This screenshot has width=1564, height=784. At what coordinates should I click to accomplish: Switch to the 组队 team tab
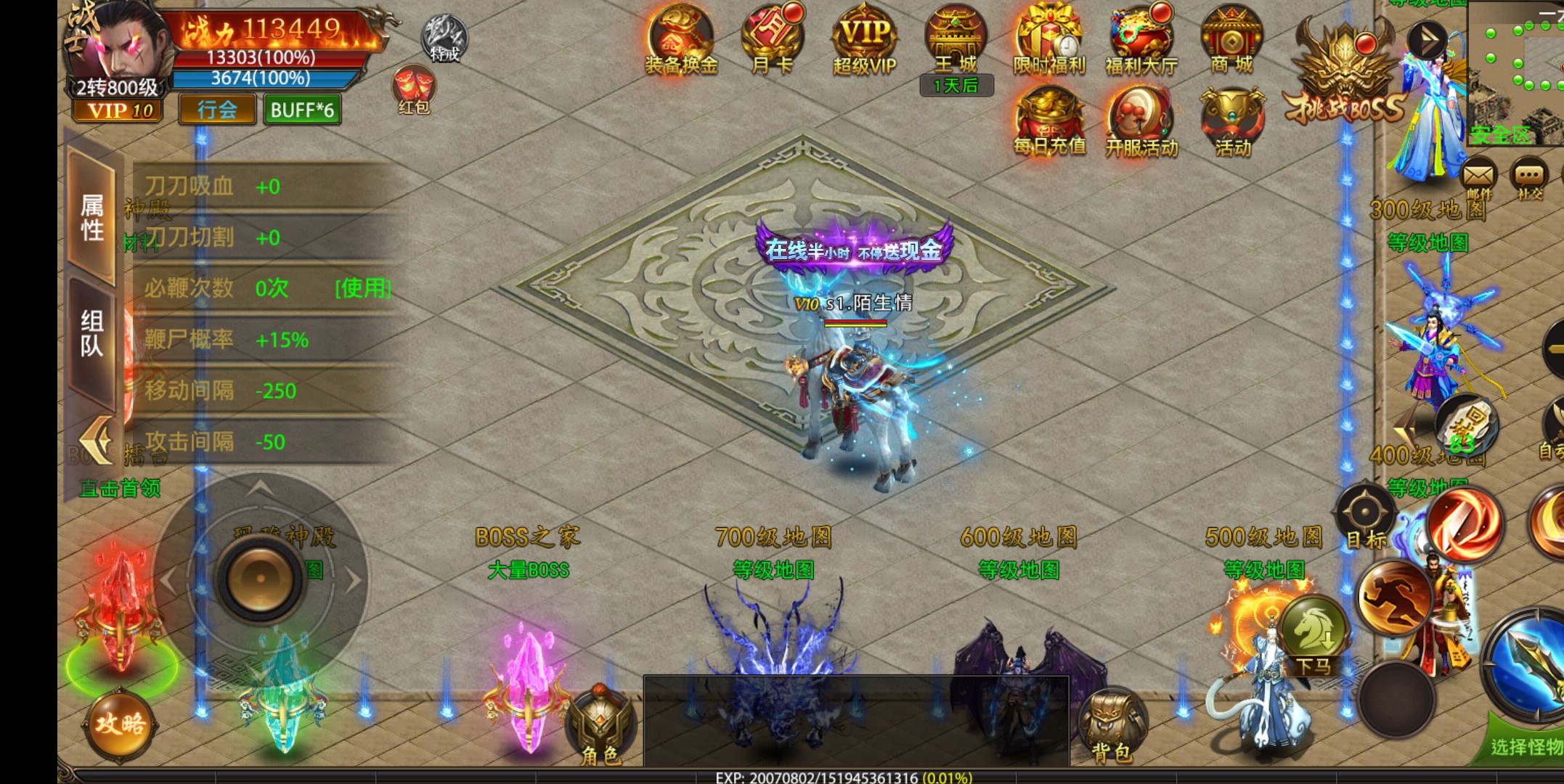point(92,334)
